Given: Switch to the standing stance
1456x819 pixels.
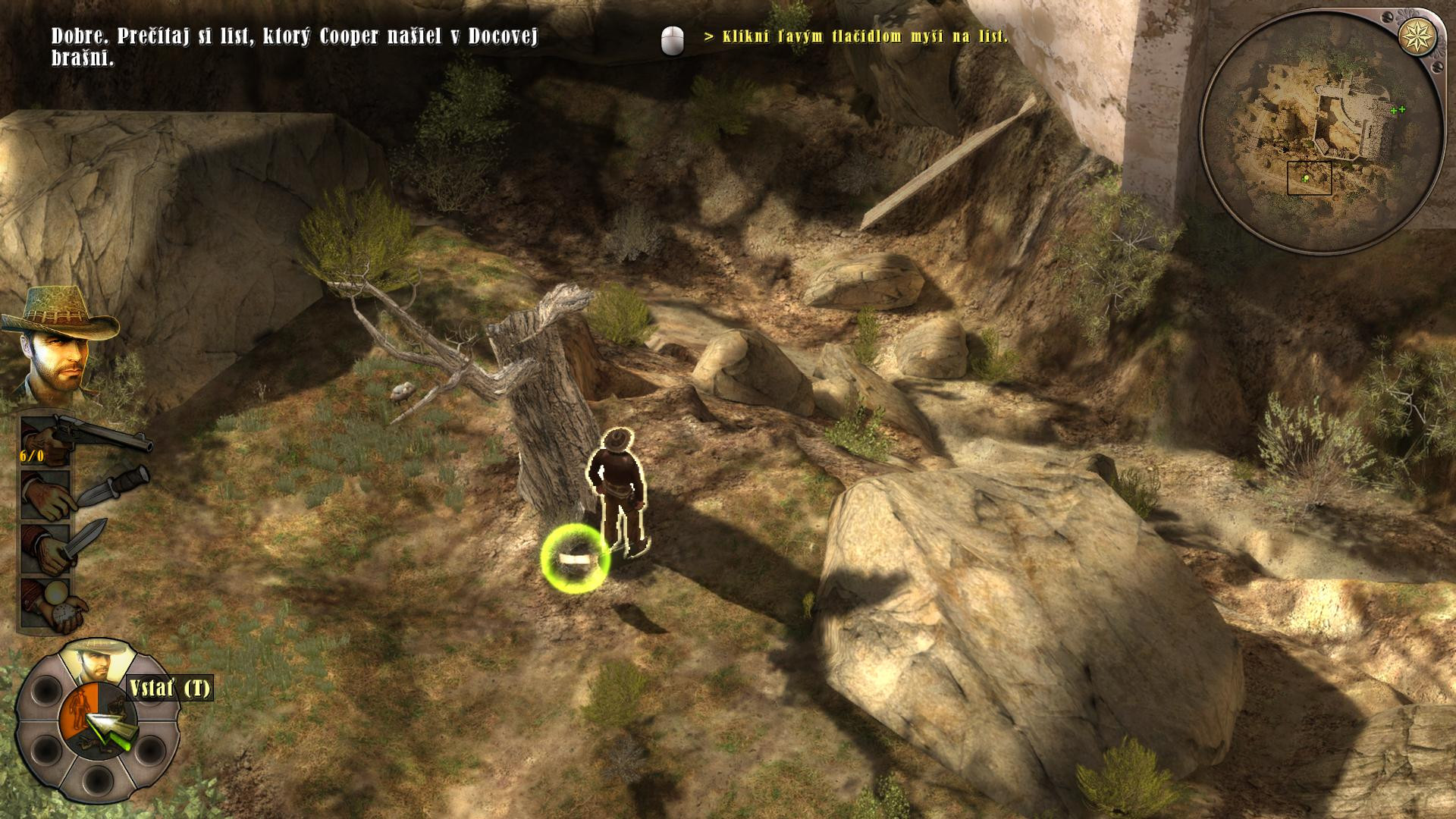Looking at the screenshot, I should [79, 709].
